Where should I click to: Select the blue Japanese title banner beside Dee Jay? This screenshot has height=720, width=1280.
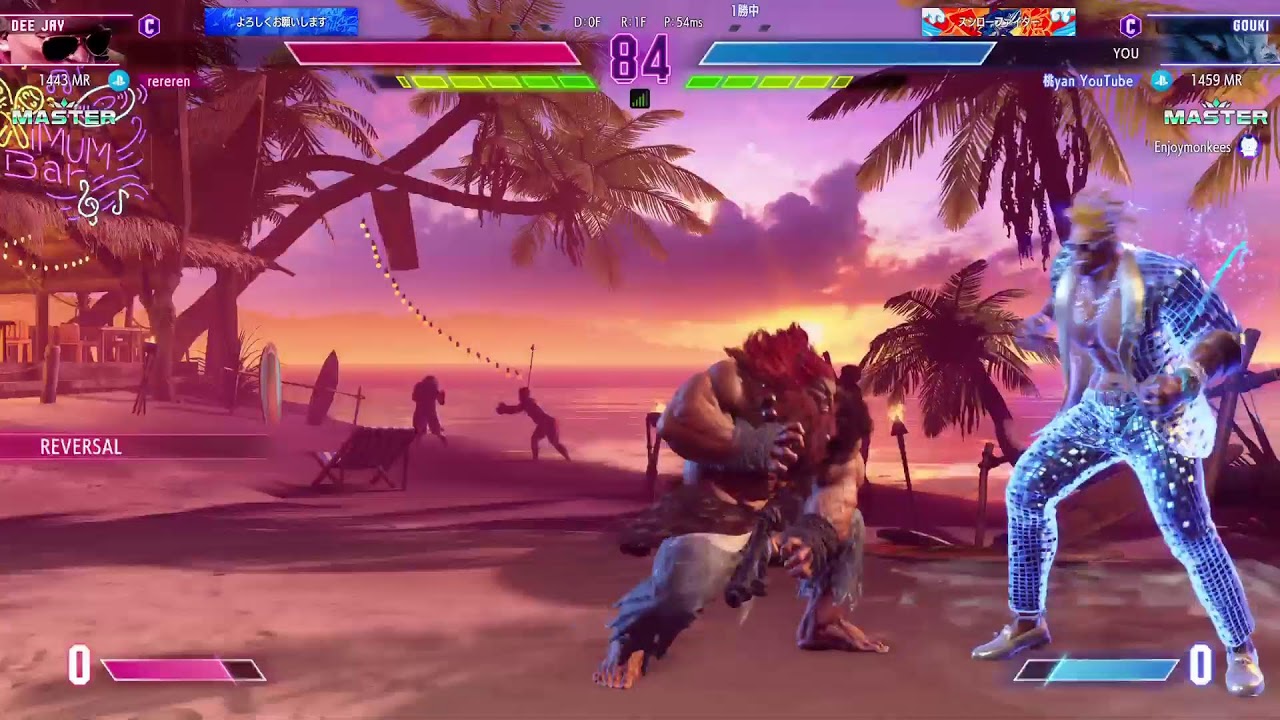281,21
